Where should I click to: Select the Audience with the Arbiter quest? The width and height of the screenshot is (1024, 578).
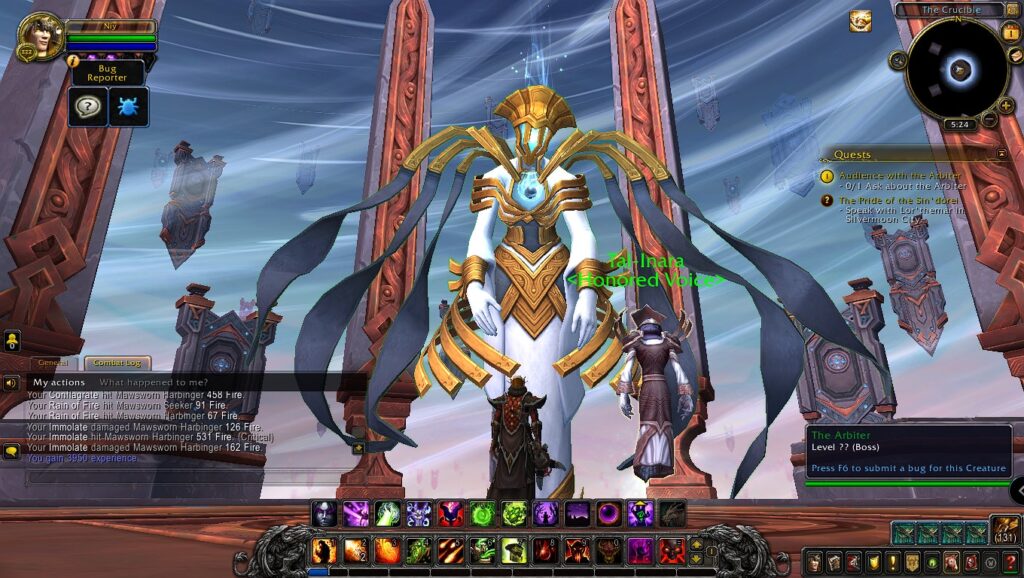tap(899, 175)
